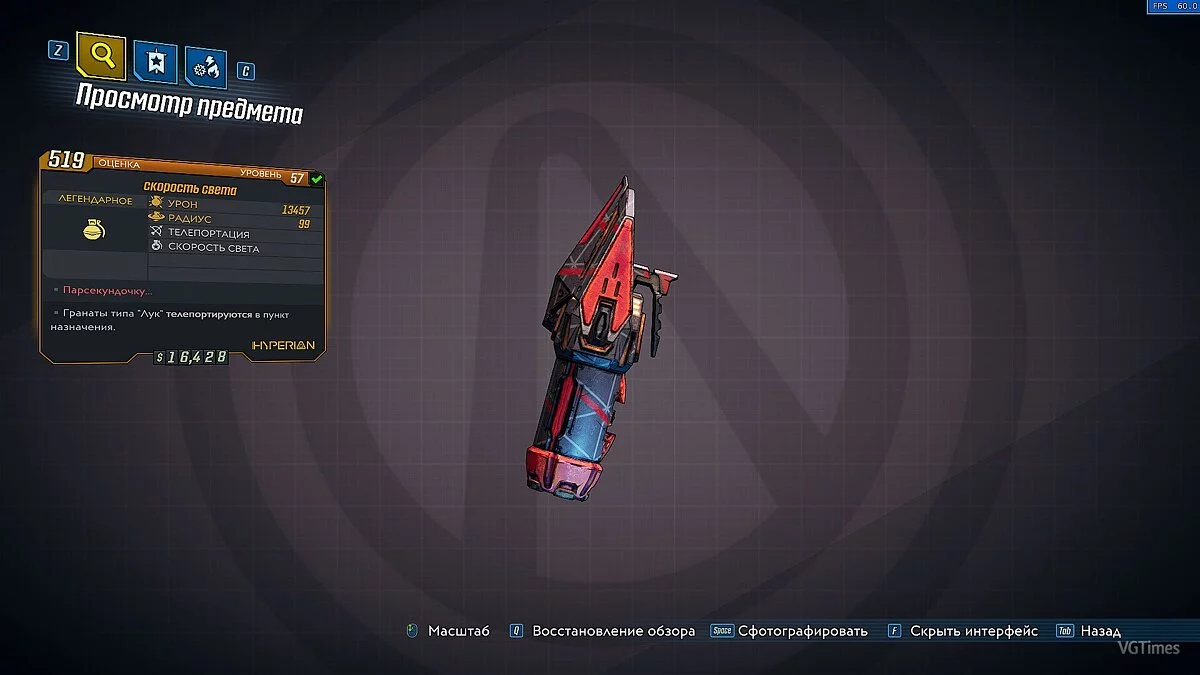The width and height of the screenshot is (1200, 675).
Task: Select the Скорость света grenade item card
Action: click(x=183, y=255)
